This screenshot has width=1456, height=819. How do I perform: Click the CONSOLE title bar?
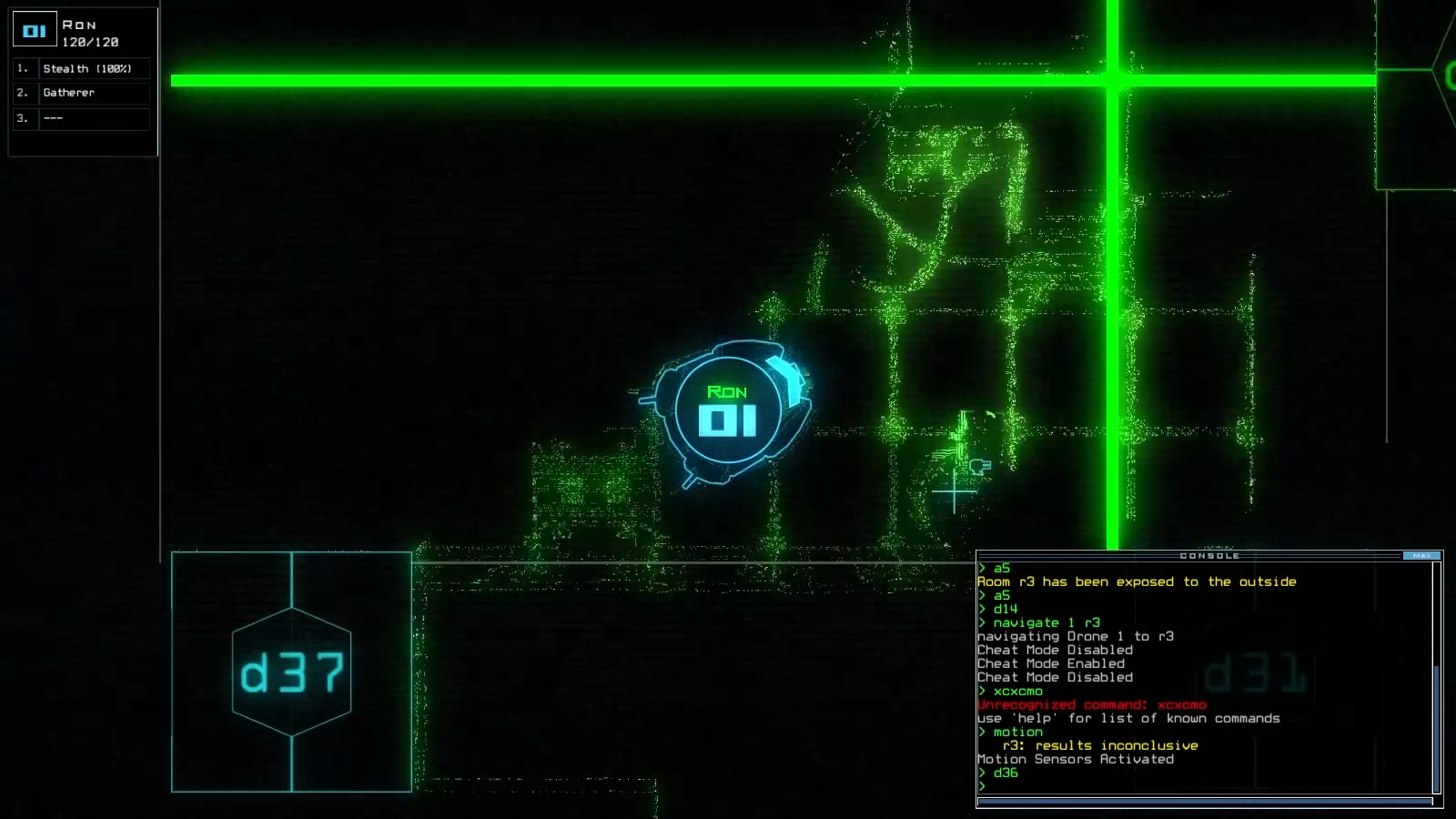(x=1210, y=556)
